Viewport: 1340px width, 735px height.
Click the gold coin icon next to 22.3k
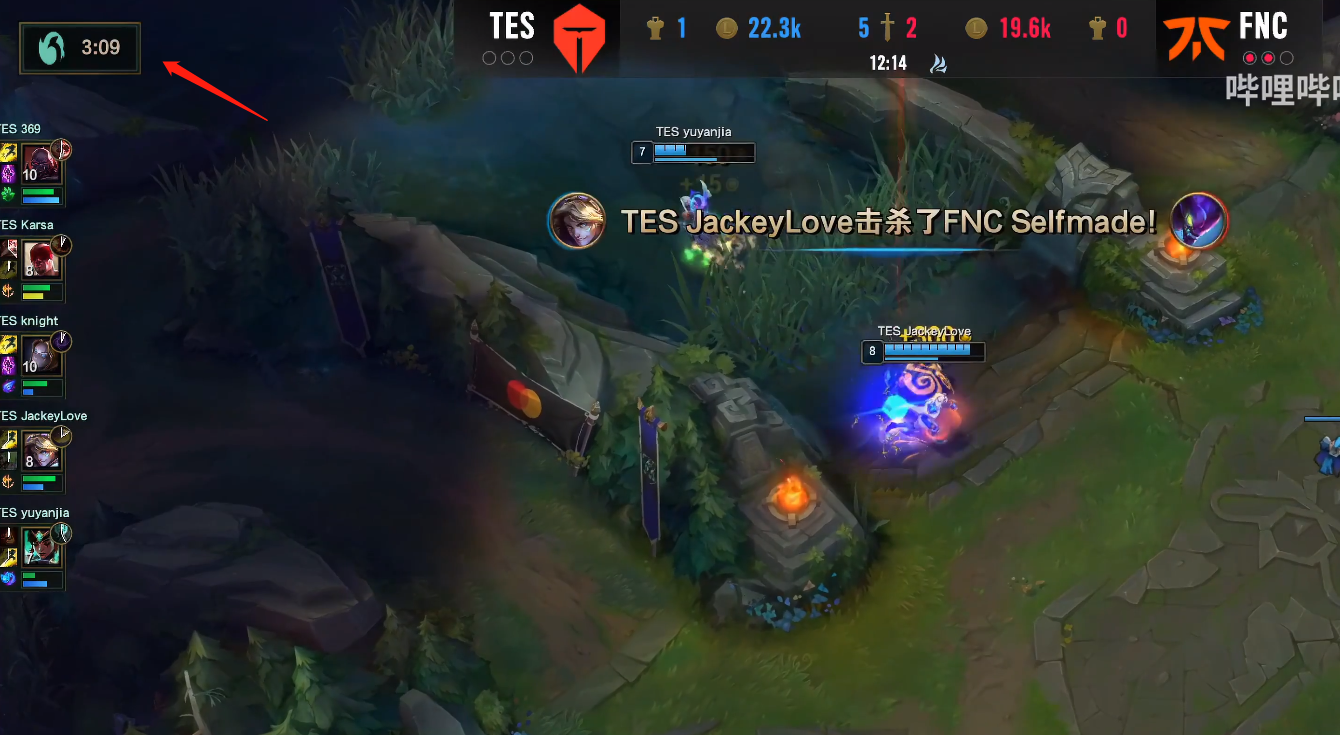pos(725,27)
